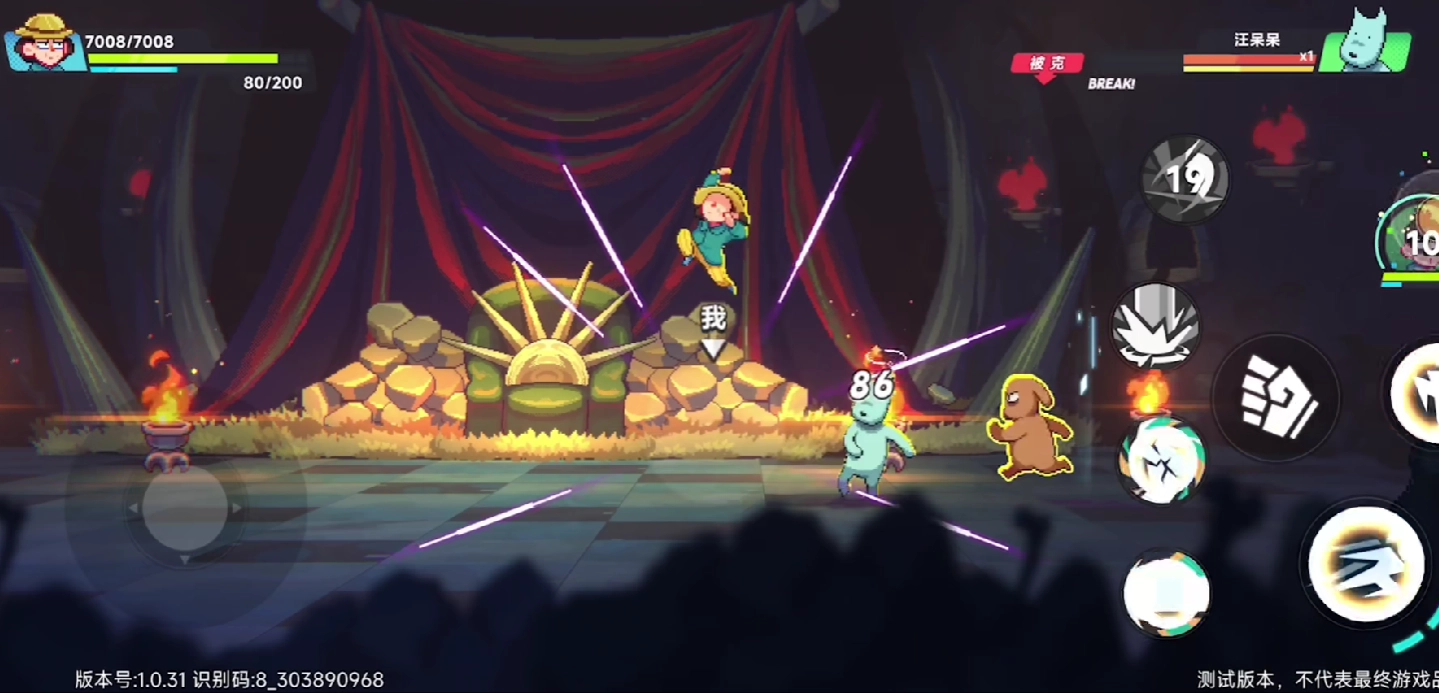Use the ground slam burst skill
Viewport: 1439px width, 693px height.
1156,326
